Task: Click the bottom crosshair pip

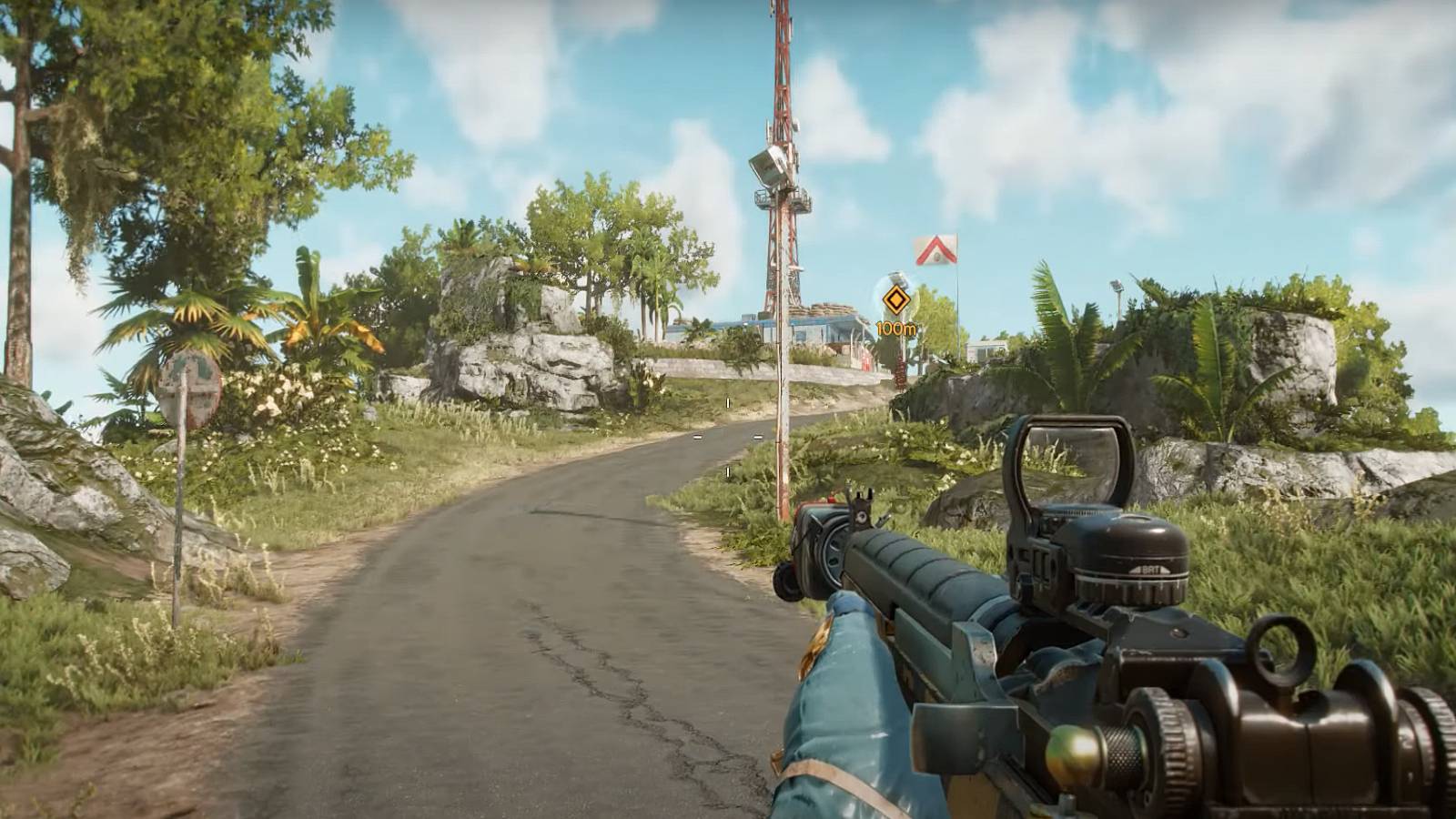Action: [728, 471]
